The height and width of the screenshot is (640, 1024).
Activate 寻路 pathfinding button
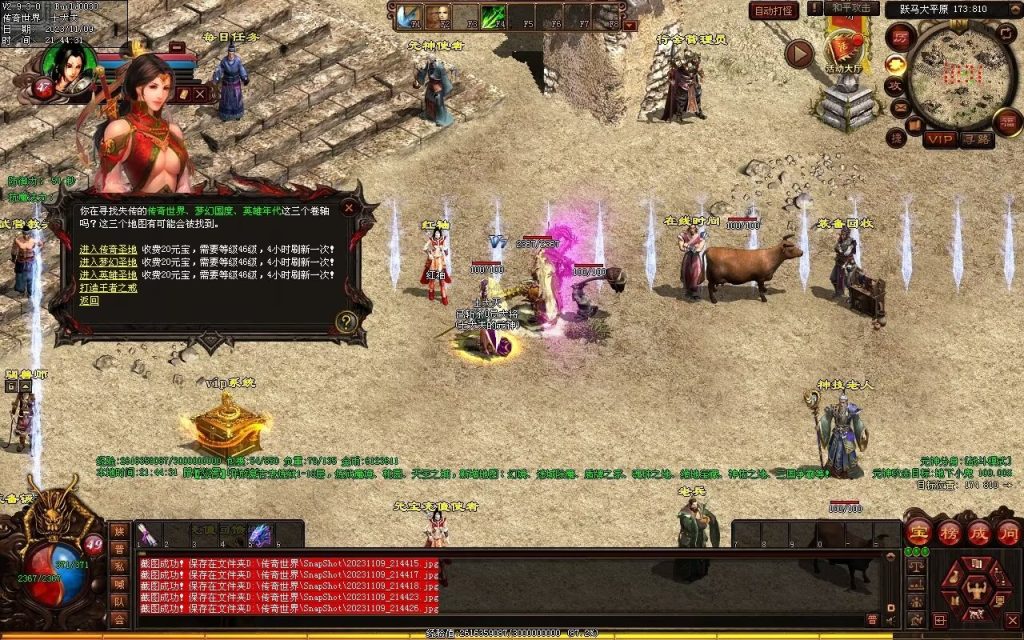(976, 139)
